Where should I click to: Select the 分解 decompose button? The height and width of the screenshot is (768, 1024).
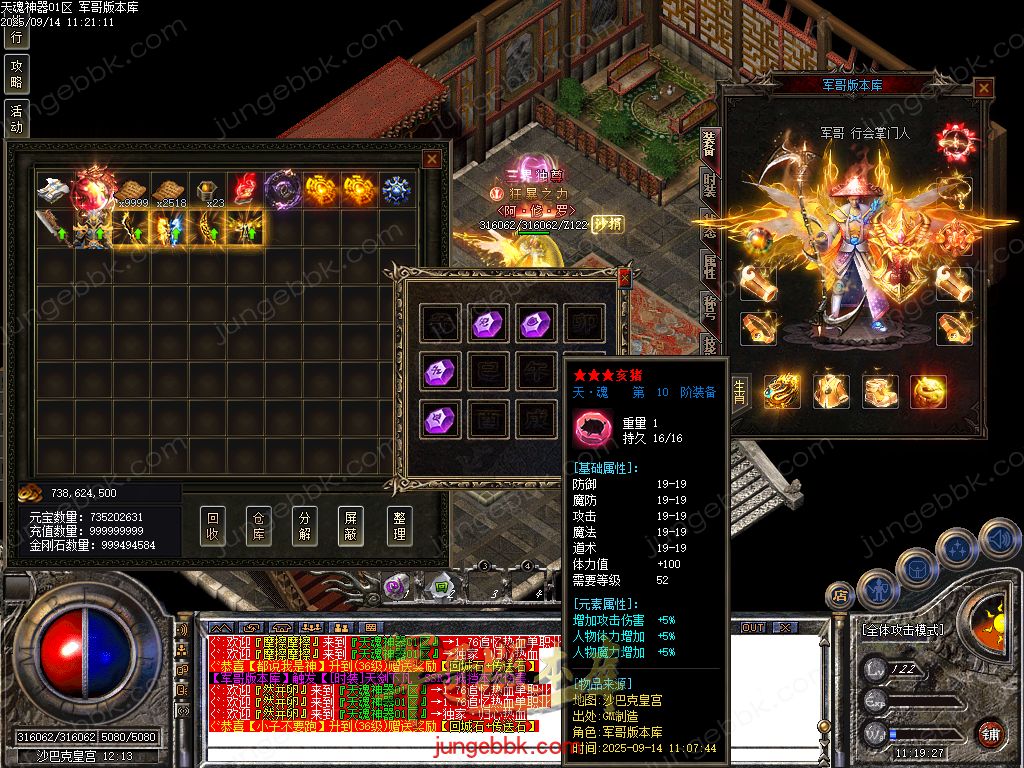click(x=305, y=525)
